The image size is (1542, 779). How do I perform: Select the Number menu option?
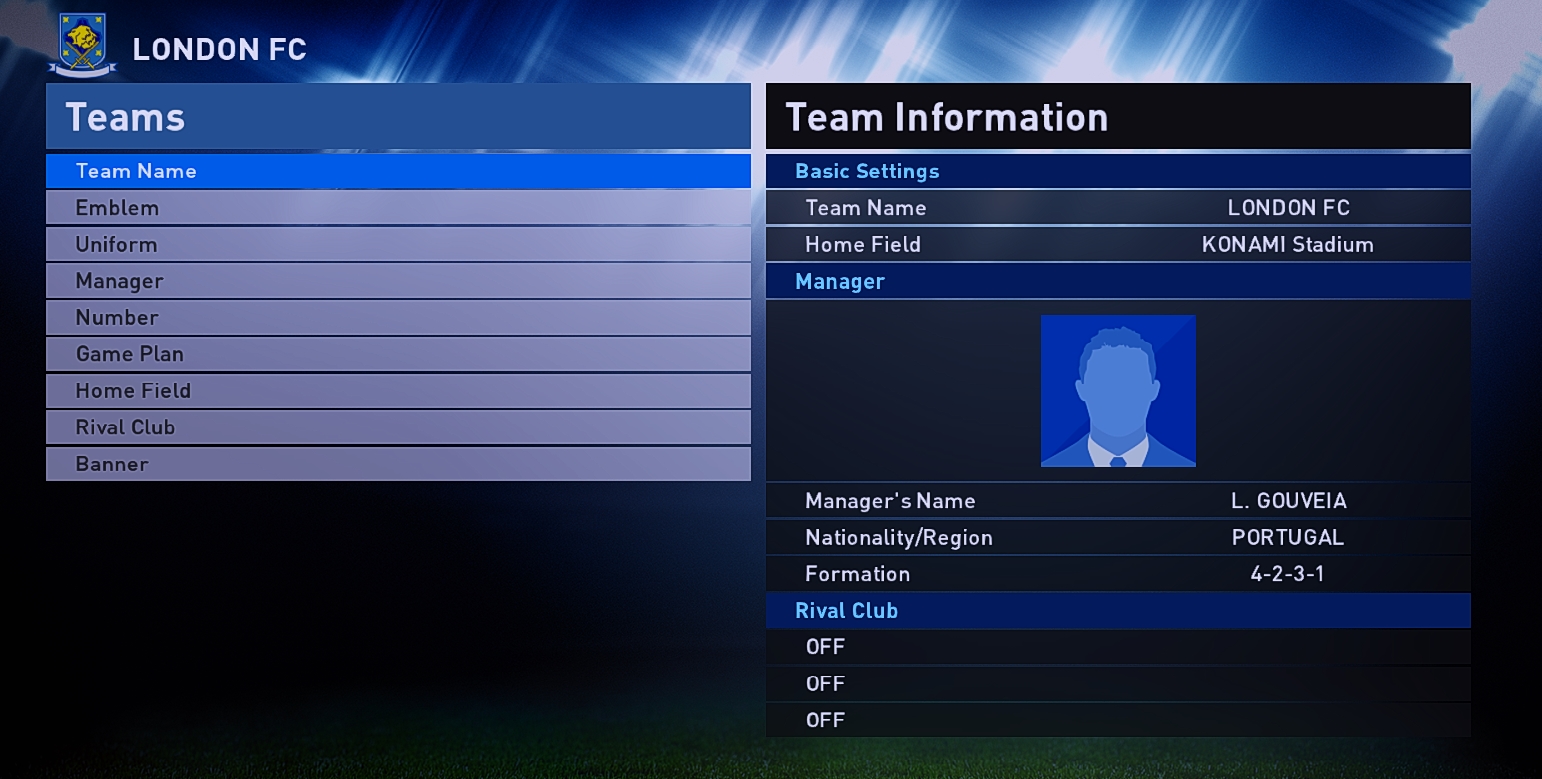tap(398, 318)
